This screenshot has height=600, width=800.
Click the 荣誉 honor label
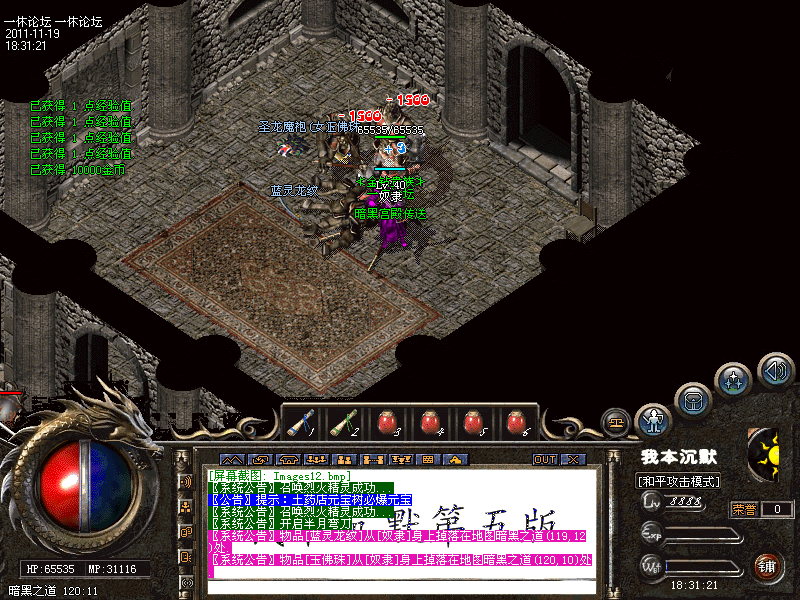[x=745, y=509]
